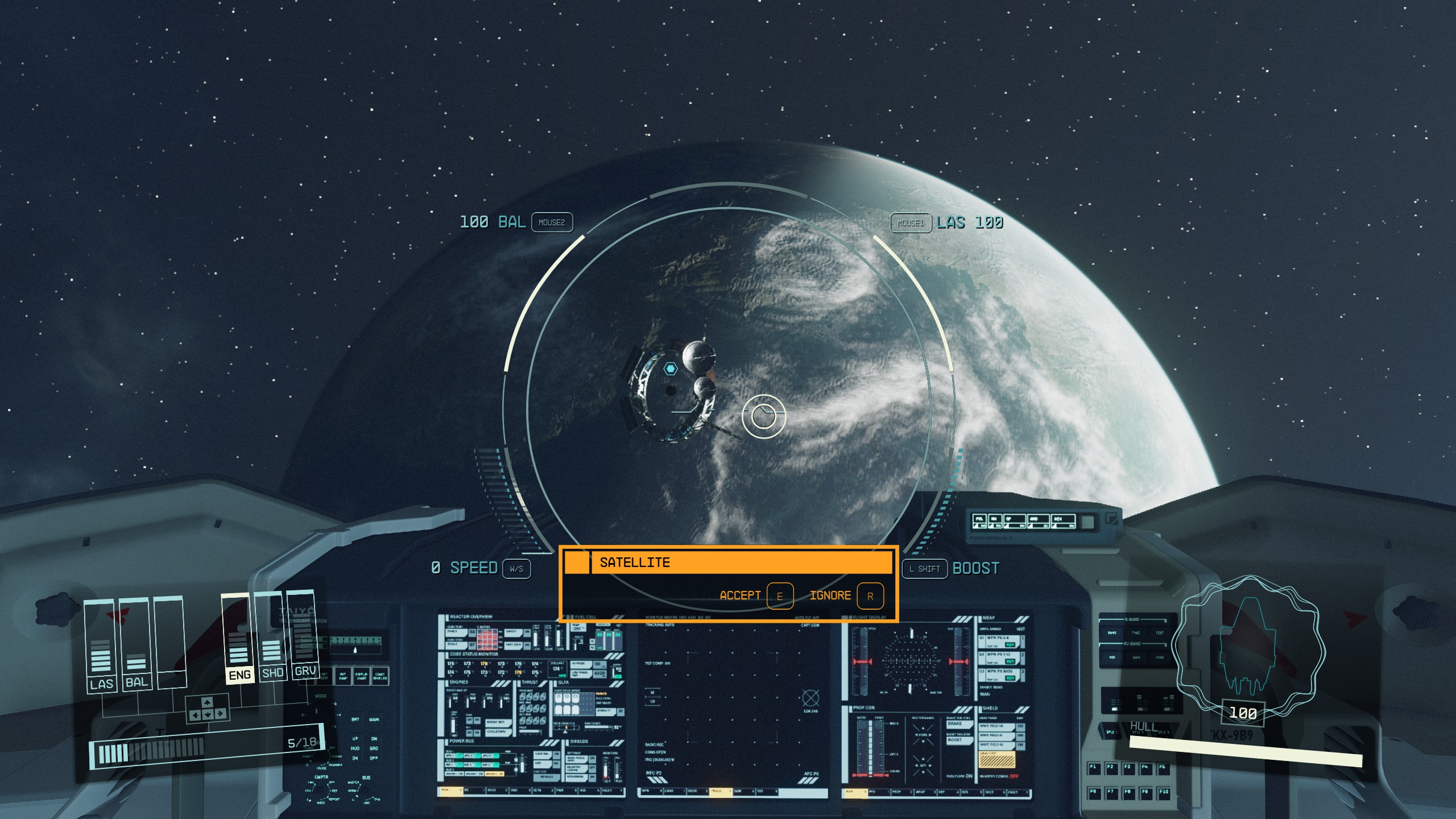Click the down arrow on the power distribution pad
This screenshot has width=1456, height=819.
[x=208, y=714]
